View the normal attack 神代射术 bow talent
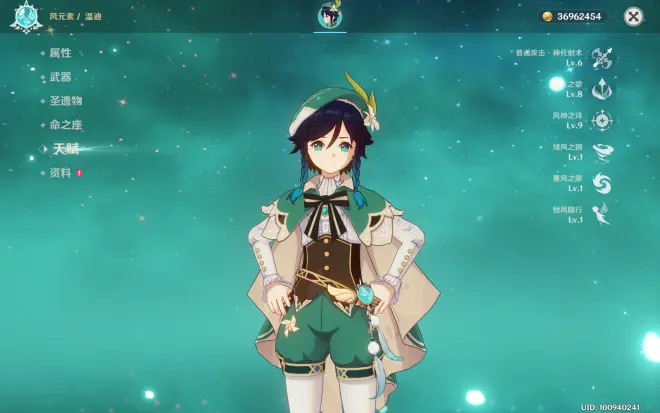 pyautogui.click(x=601, y=57)
